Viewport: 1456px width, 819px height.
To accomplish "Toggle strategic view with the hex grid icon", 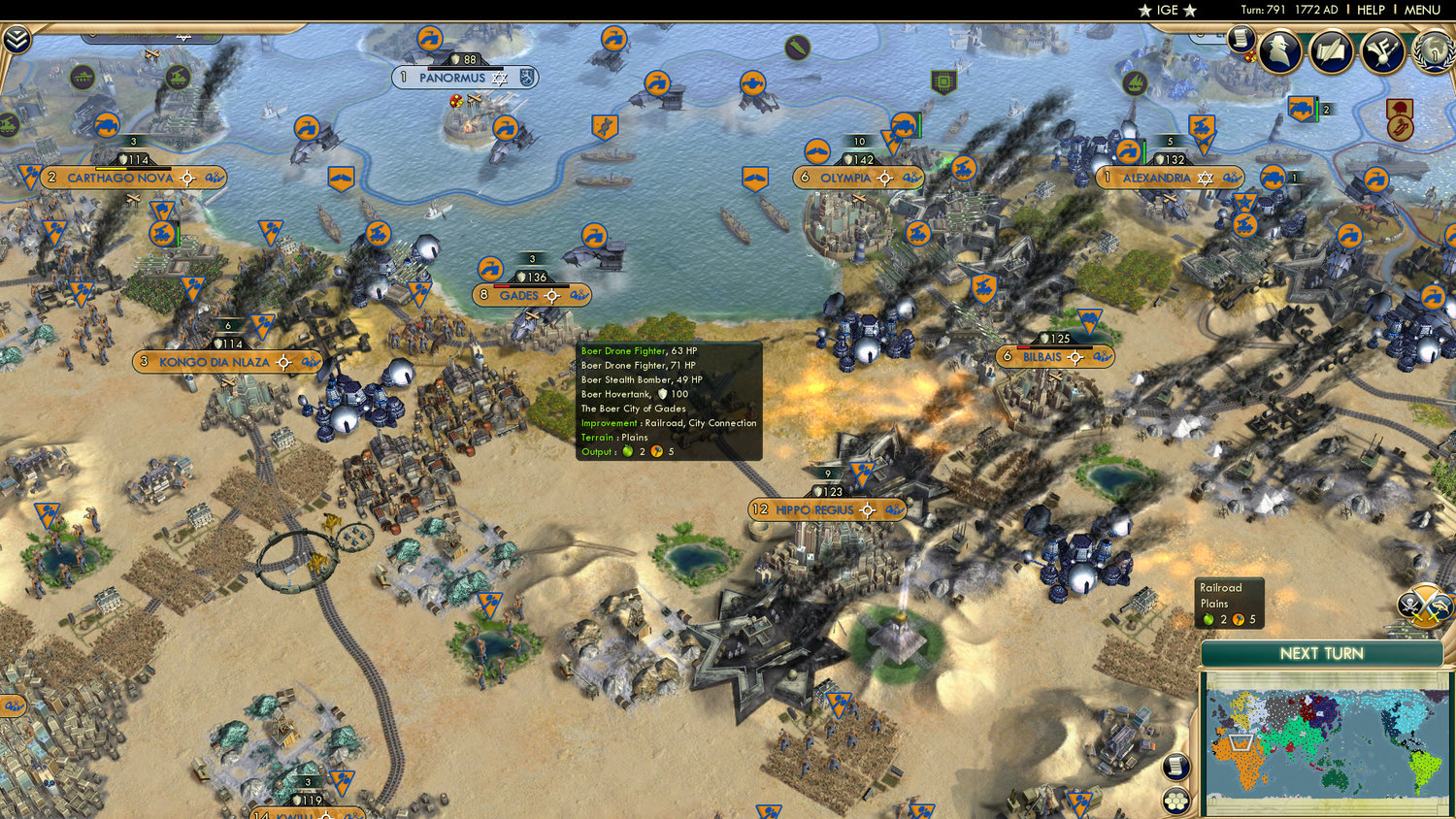I will pyautogui.click(x=1176, y=802).
